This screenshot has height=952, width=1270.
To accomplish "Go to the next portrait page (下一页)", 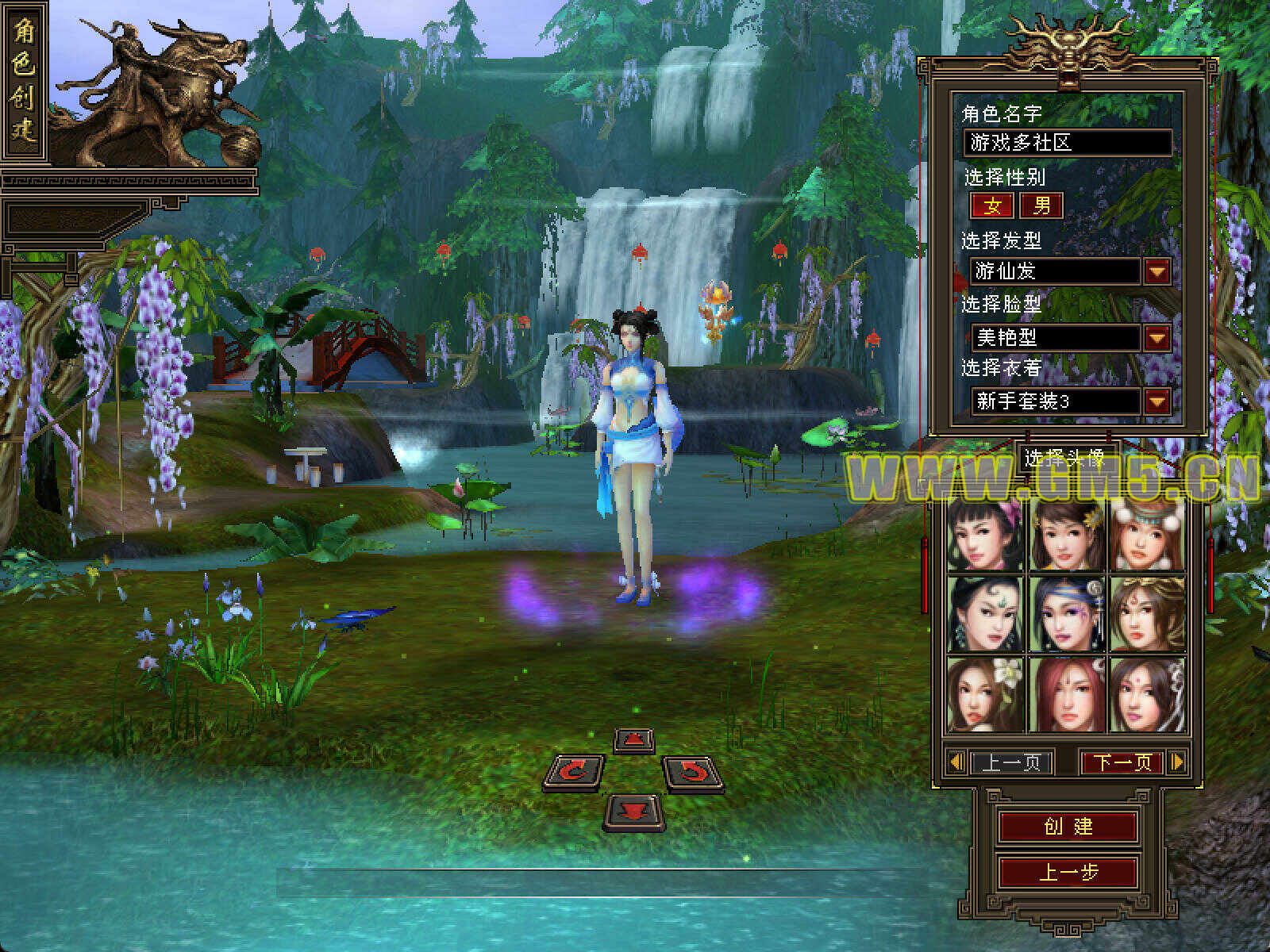I will click(x=1122, y=762).
